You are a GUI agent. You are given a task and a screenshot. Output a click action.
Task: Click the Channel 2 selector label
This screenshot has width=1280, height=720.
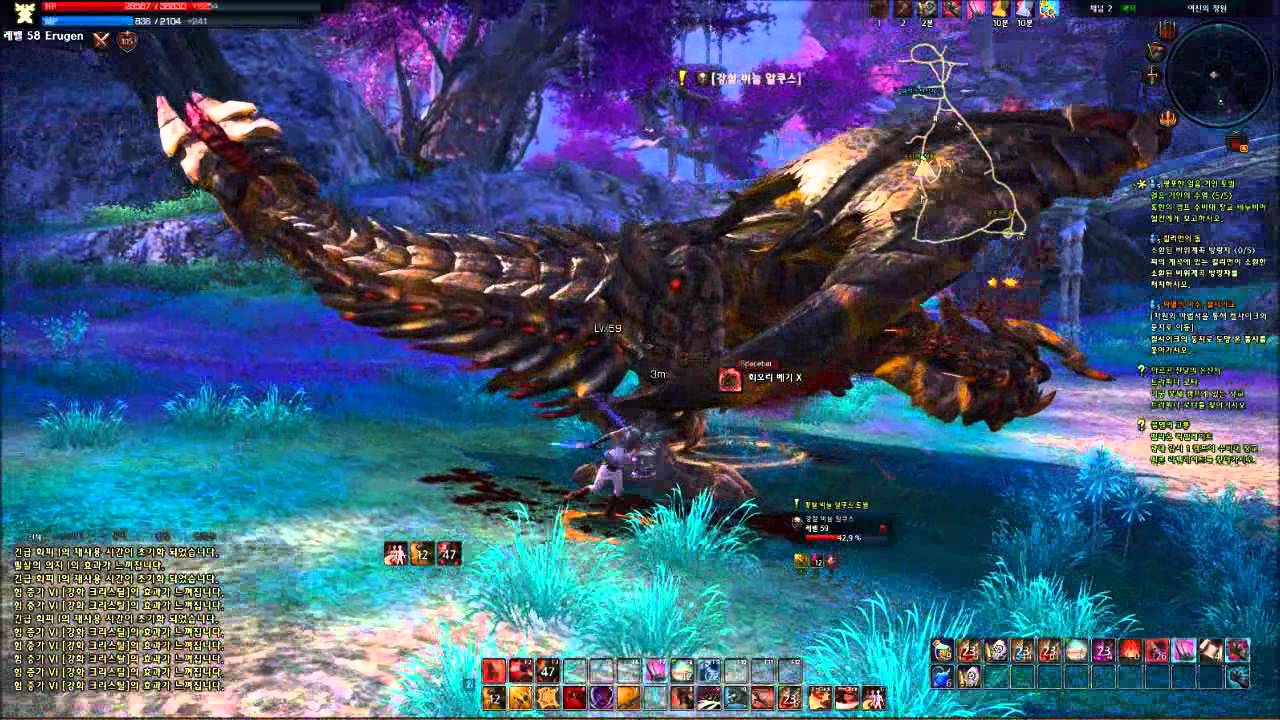click(x=1100, y=8)
